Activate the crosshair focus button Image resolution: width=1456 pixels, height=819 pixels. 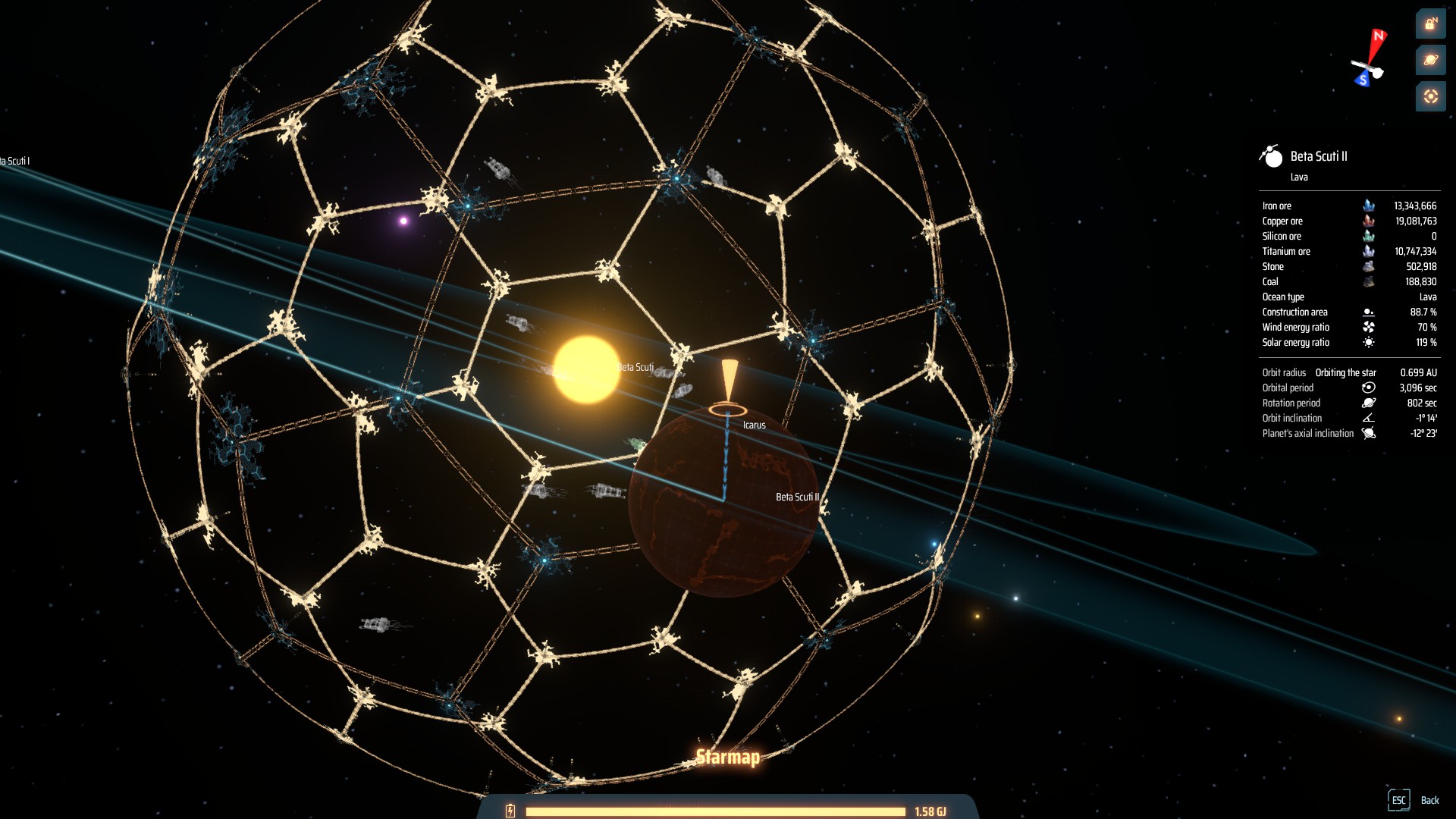(1430, 96)
